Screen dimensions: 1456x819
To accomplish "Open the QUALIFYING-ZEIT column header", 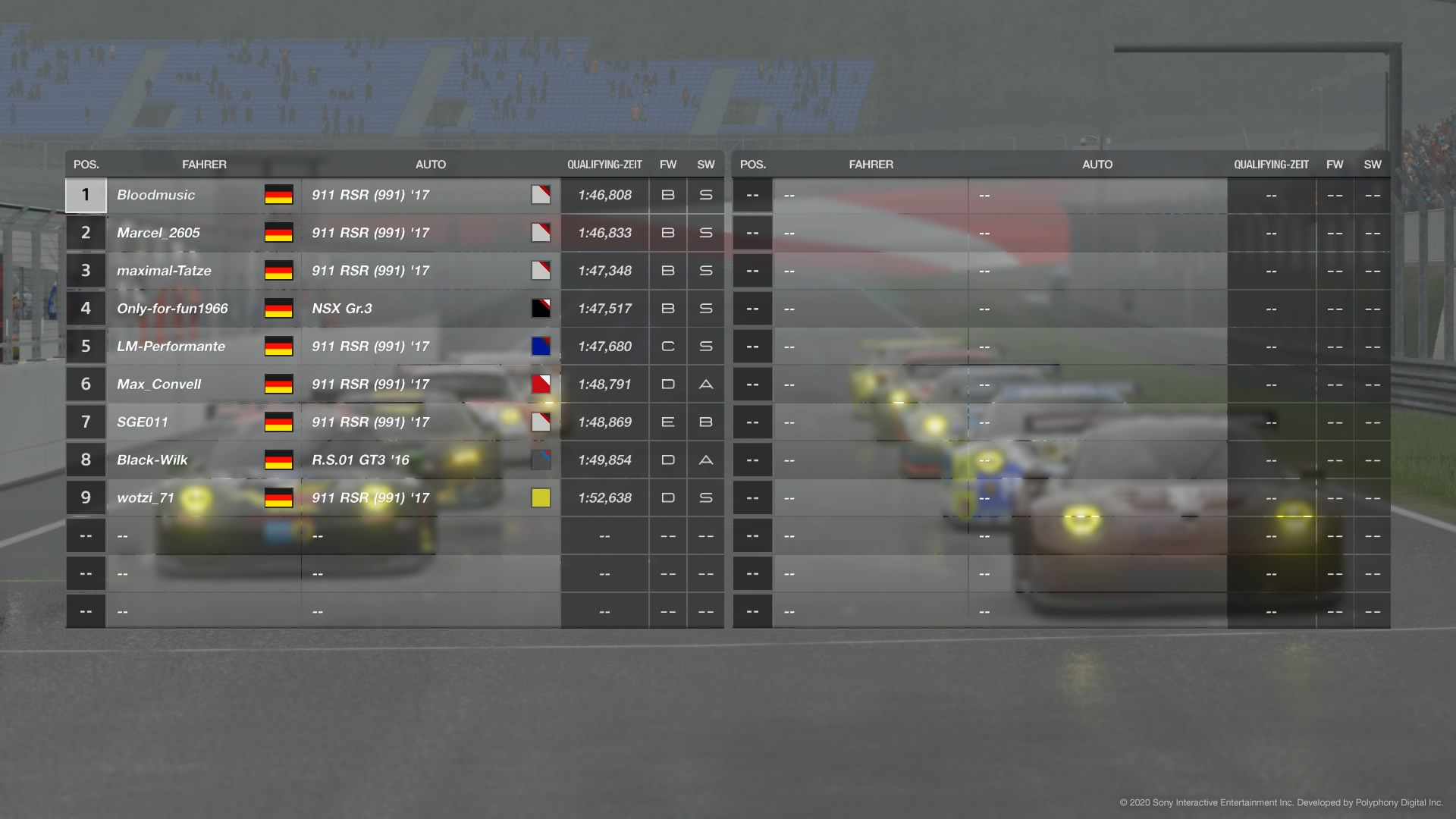I will pos(605,164).
